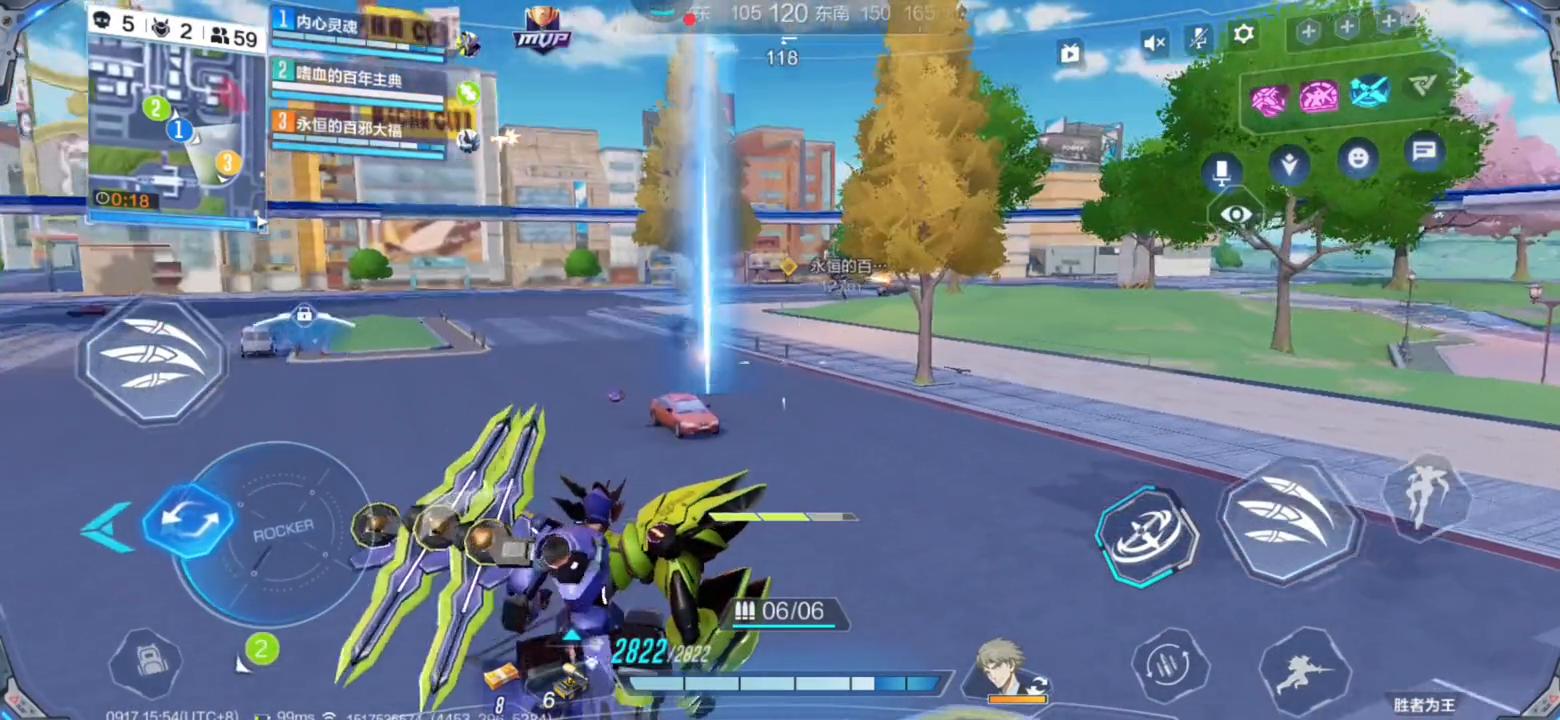1560x720 pixels.
Task: Open the settings gear
Action: pos(1243,36)
